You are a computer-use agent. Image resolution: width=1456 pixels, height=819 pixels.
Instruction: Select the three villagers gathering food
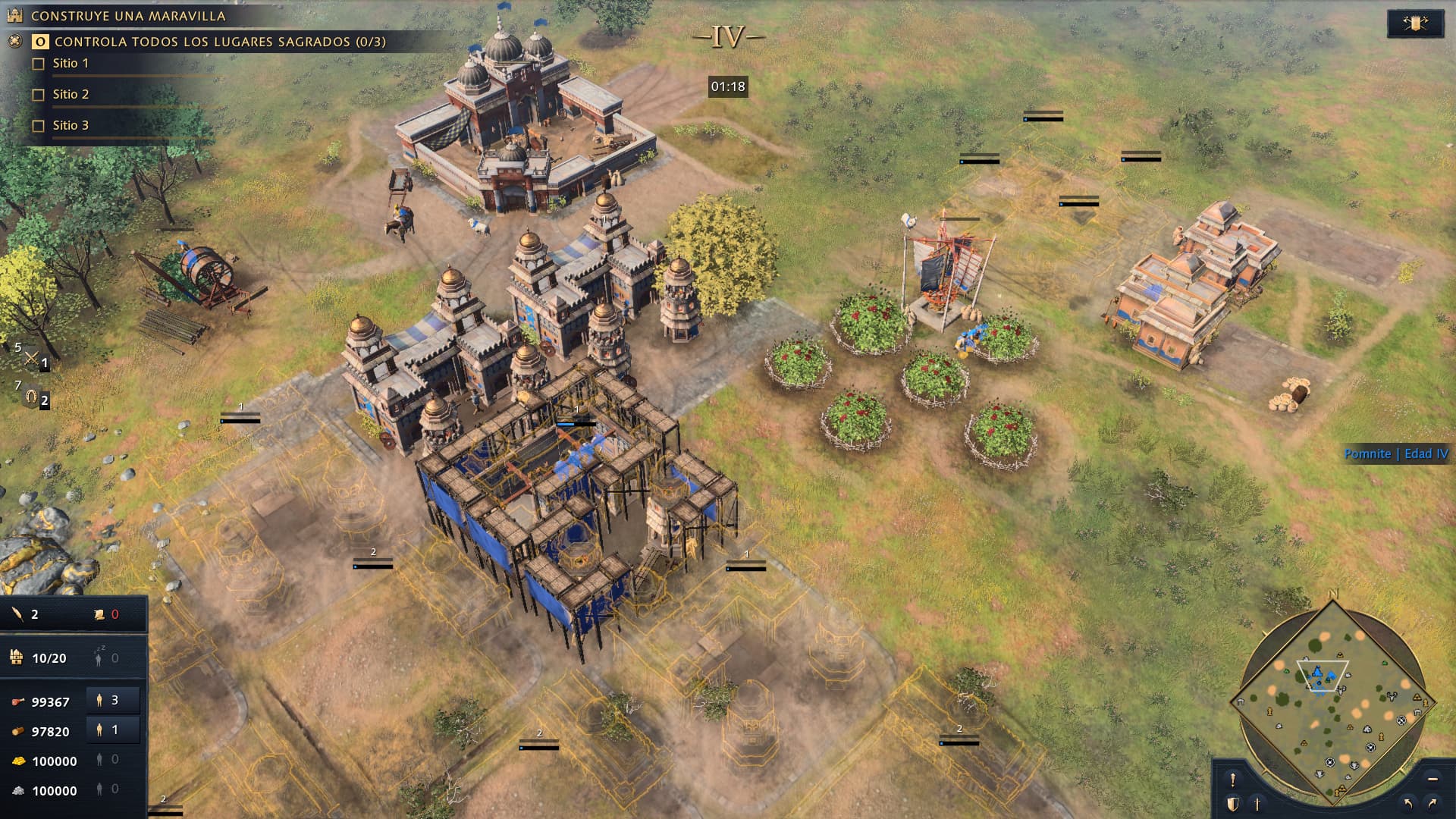coord(112,701)
